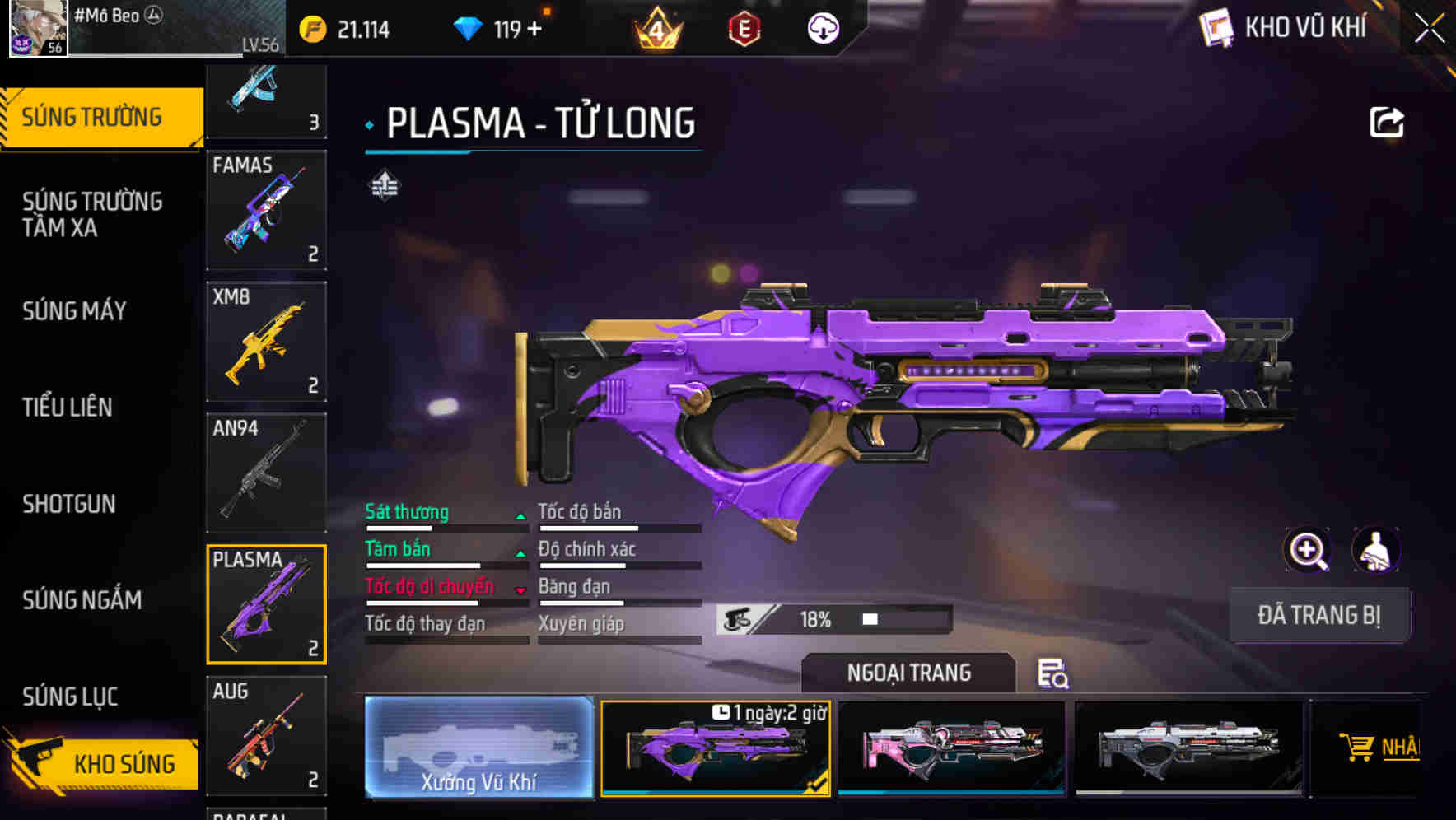Open the Ngoại Trang skins tab

[908, 673]
